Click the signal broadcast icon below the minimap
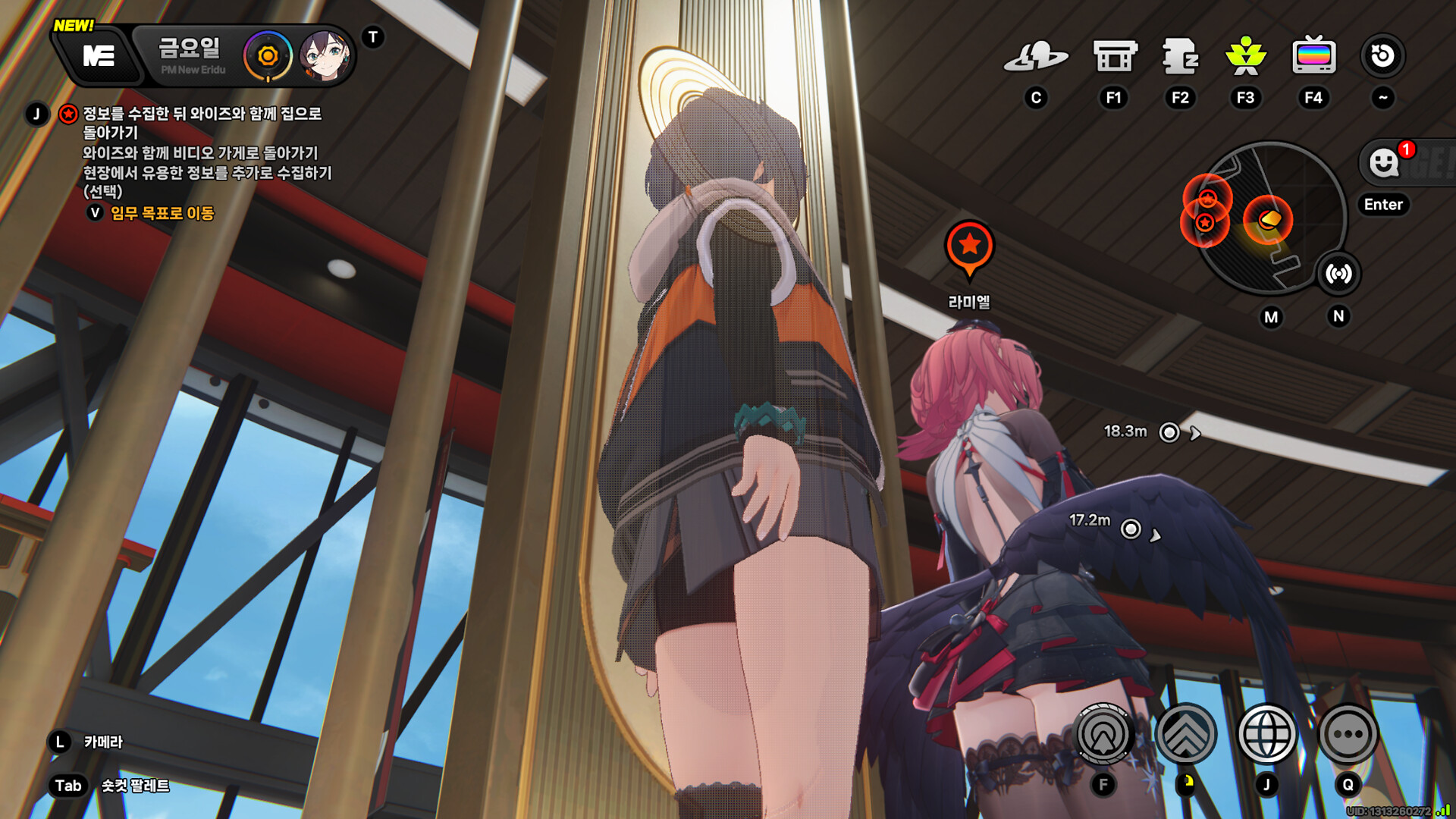The width and height of the screenshot is (1456, 819). coord(1338,274)
